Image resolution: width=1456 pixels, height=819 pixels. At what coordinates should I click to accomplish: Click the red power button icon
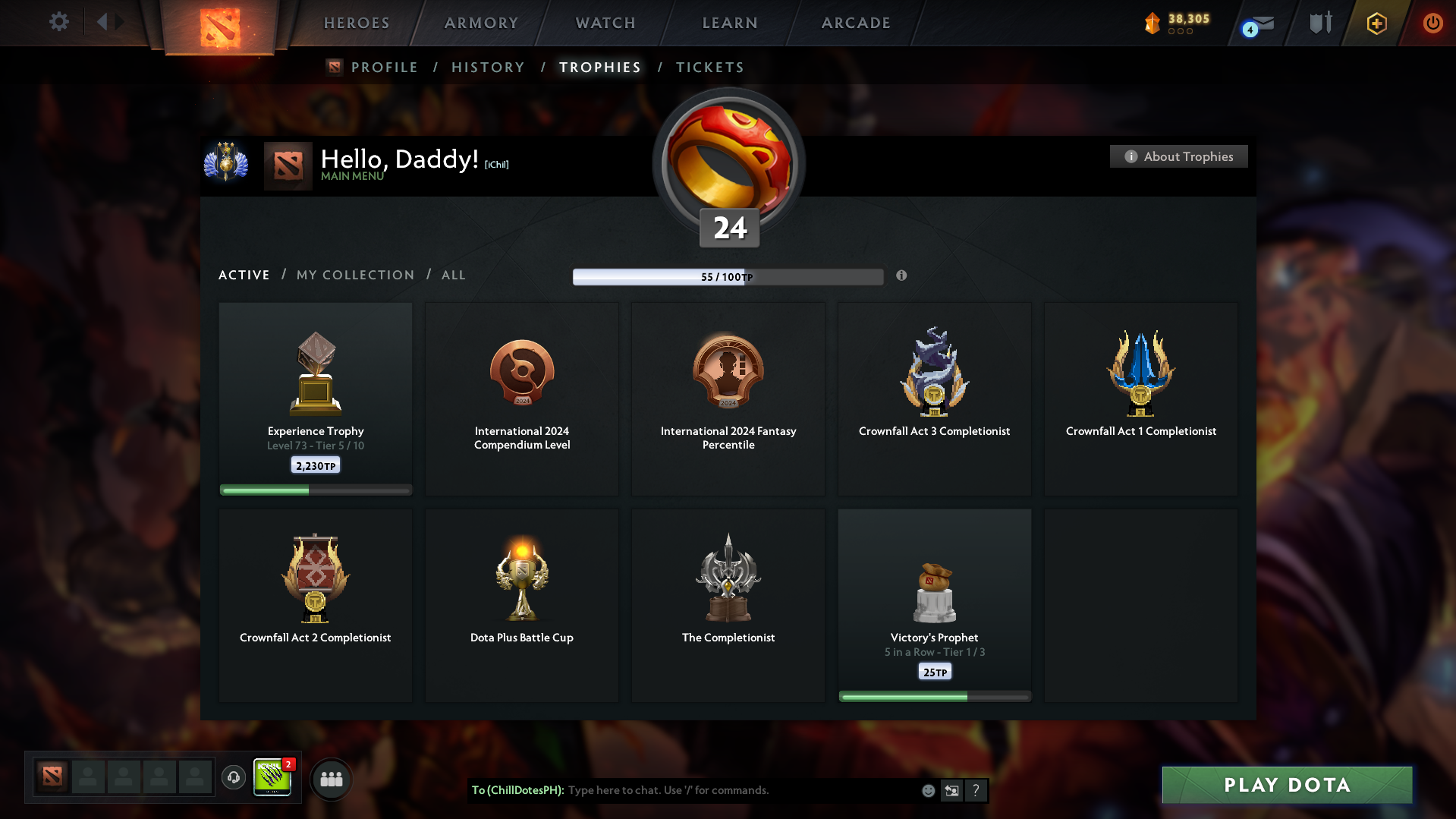1432,23
